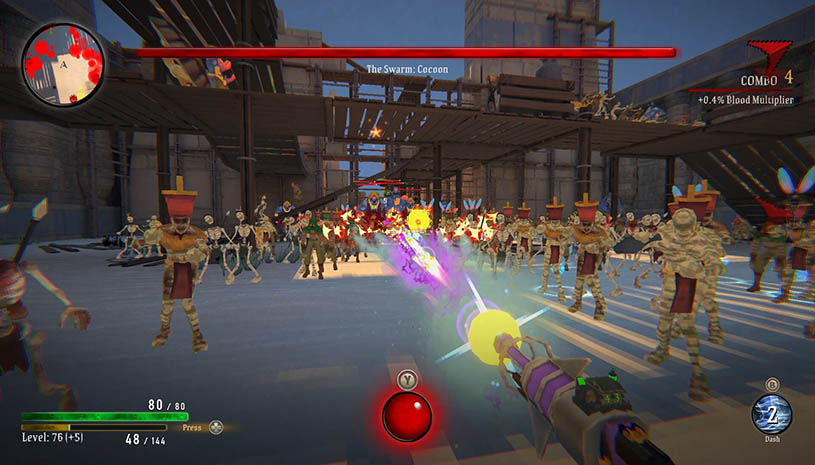Activate the Dash ability icon
The width and height of the screenshot is (815, 465).
[x=771, y=413]
